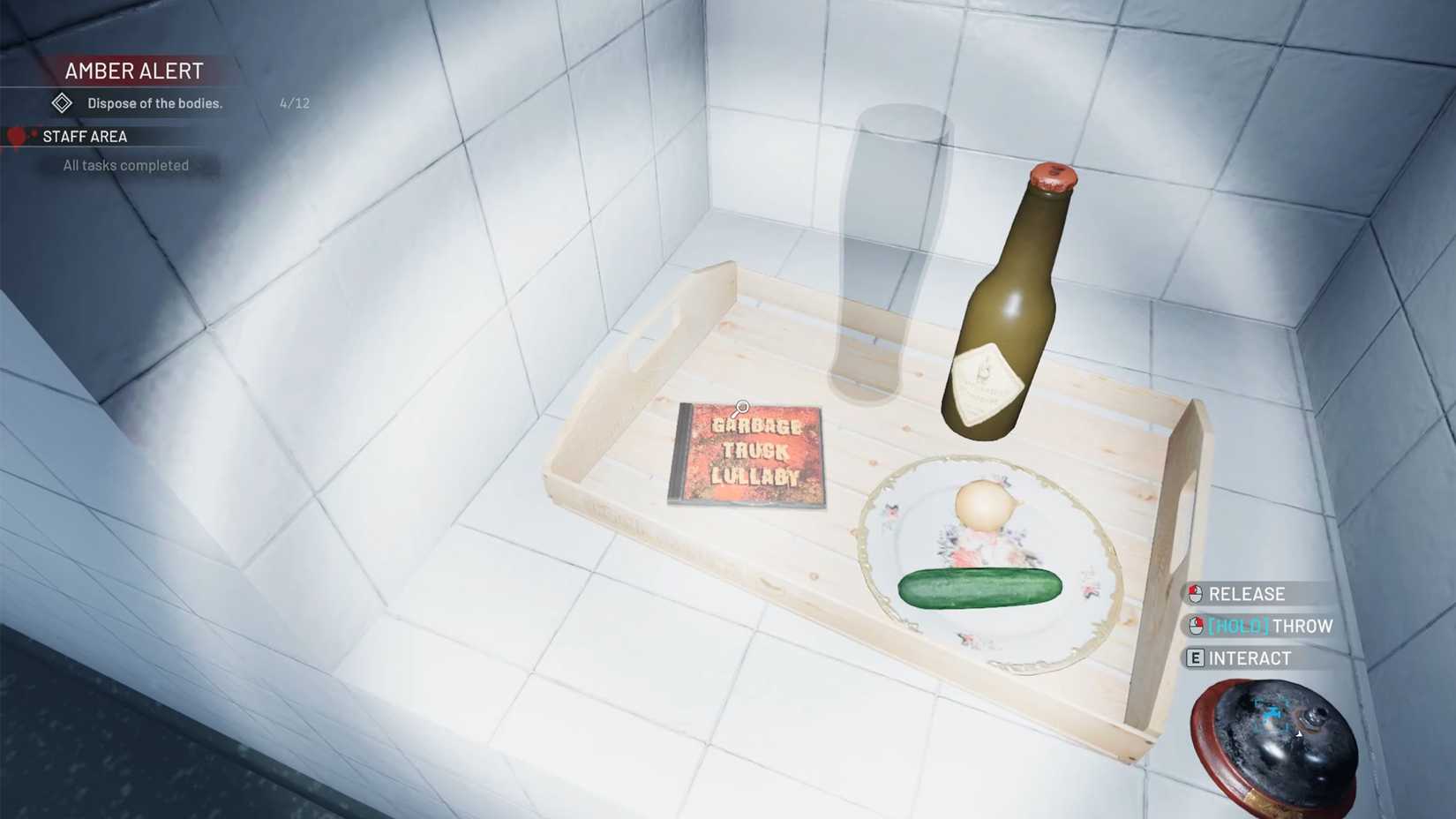The image size is (1456, 819).
Task: Click the magnifying glass cursor on the CD case
Action: click(x=741, y=407)
